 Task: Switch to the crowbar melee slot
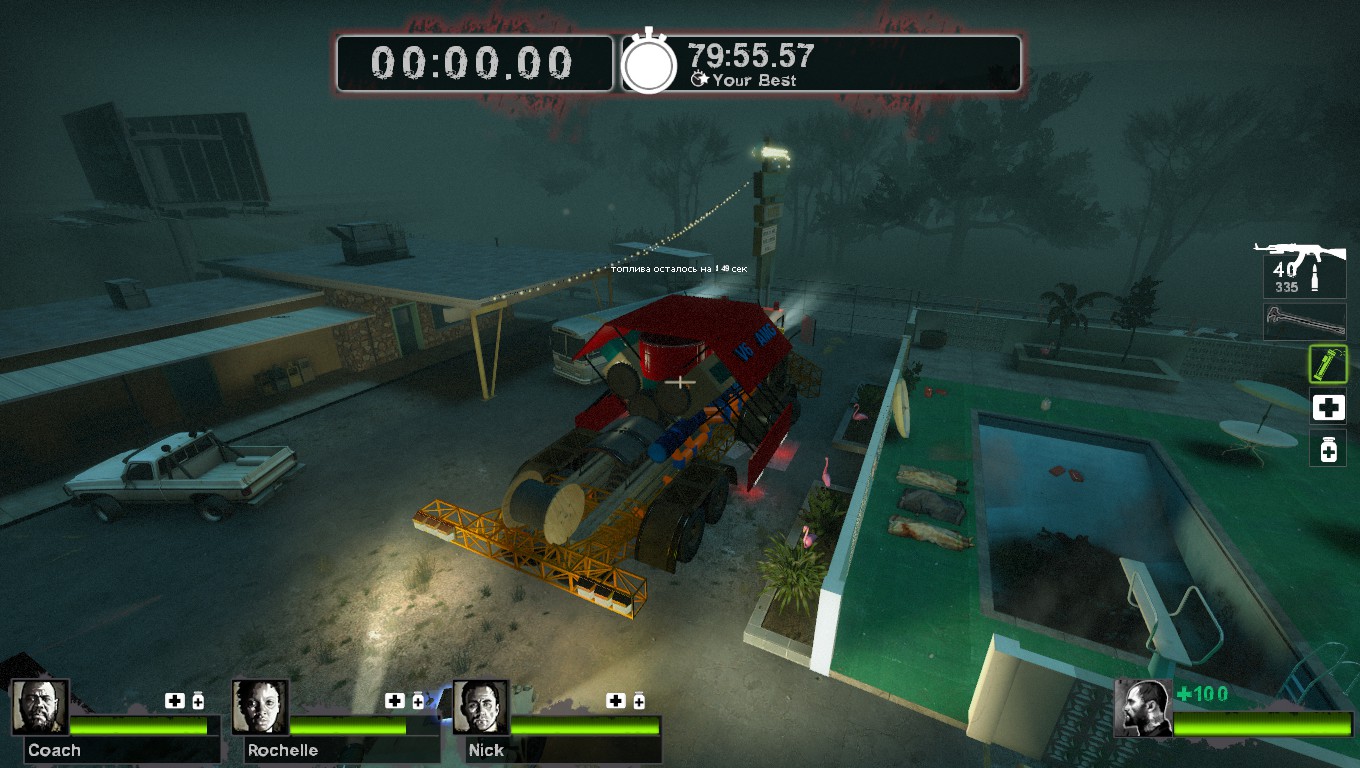click(1304, 321)
